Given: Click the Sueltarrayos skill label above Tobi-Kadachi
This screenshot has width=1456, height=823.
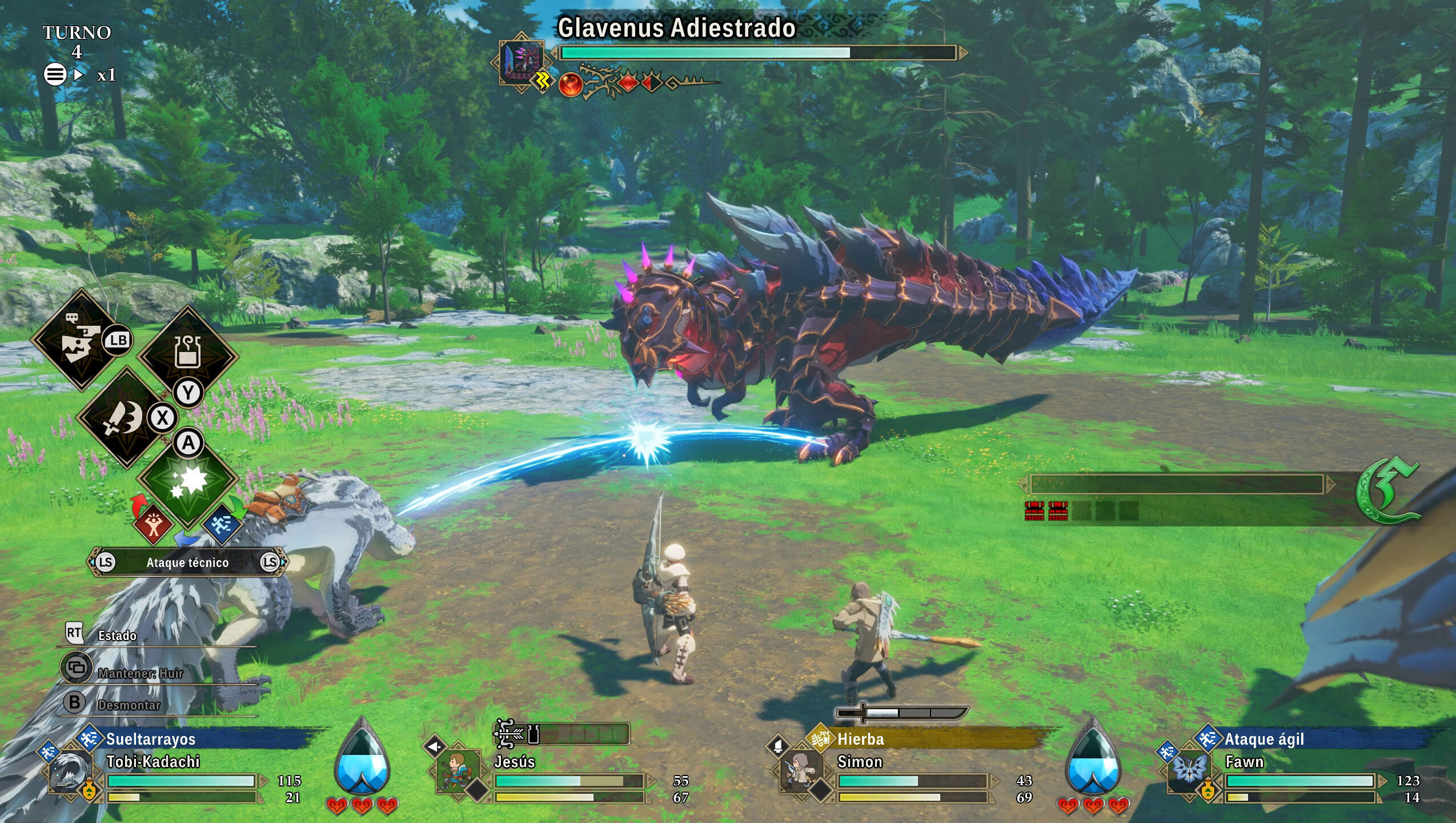Looking at the screenshot, I should pos(151,739).
